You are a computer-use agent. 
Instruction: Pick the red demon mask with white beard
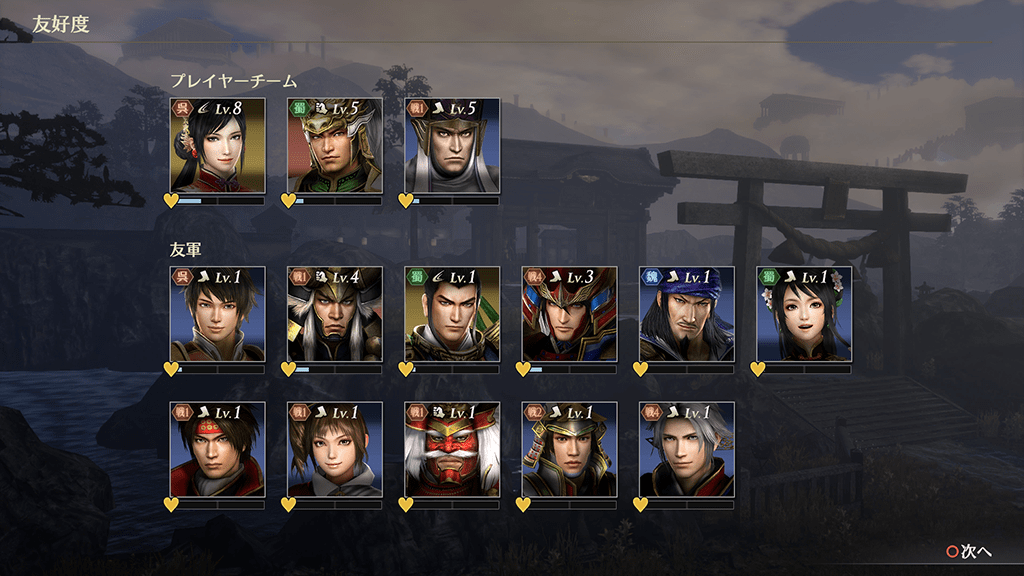[452, 450]
